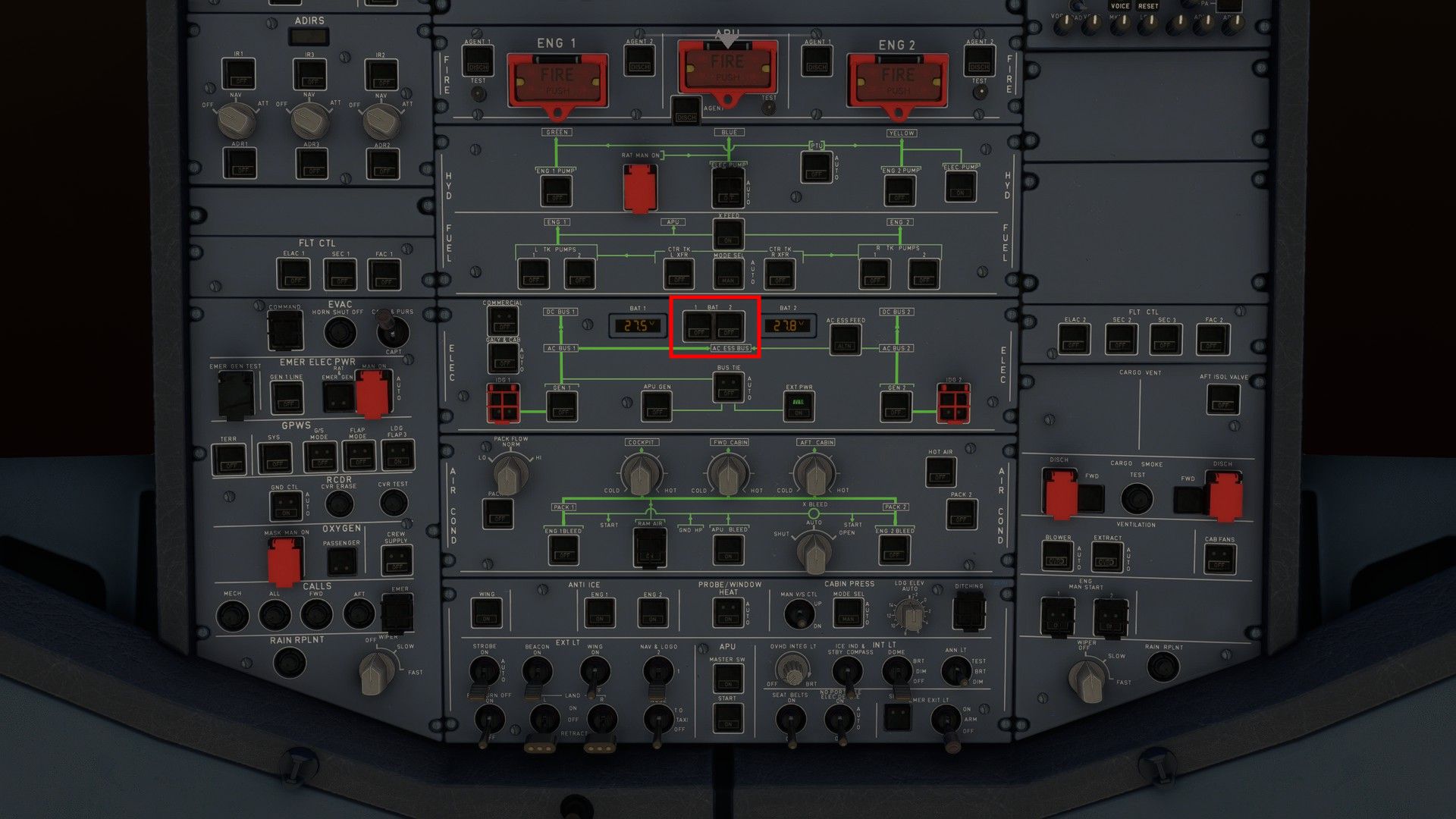The image size is (1456, 819).
Task: Toggle the AFT ISOL VALVE button
Action: tap(1222, 399)
